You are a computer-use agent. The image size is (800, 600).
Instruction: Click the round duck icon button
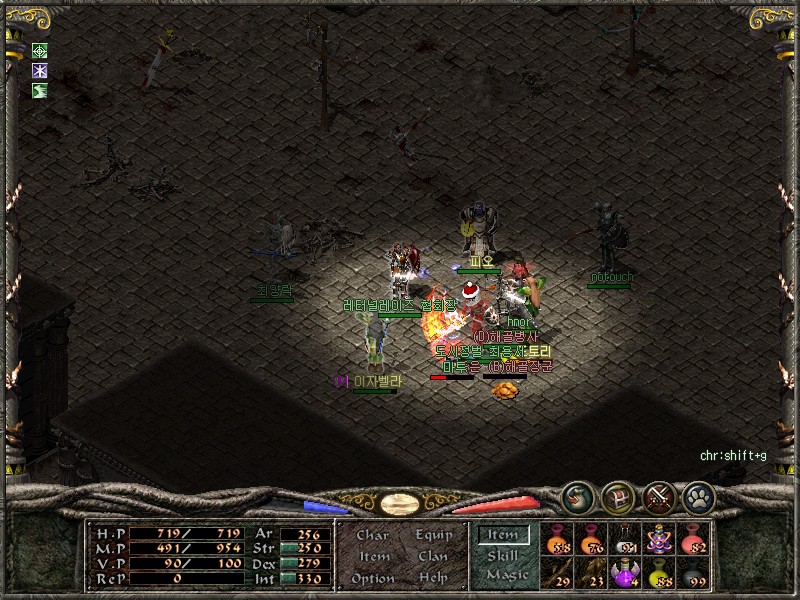tap(577, 496)
